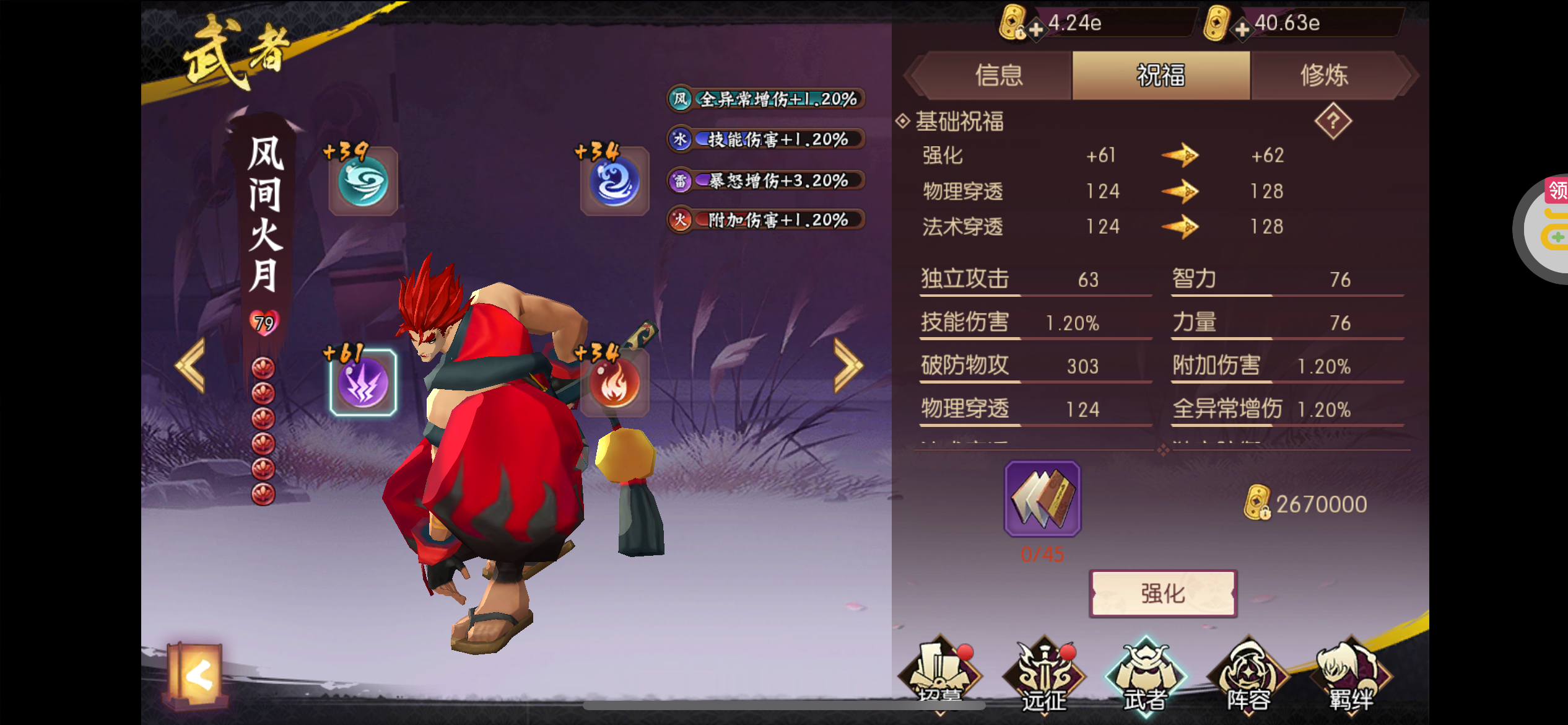
Task: Open the 武者 warrior menu
Action: click(x=1146, y=677)
